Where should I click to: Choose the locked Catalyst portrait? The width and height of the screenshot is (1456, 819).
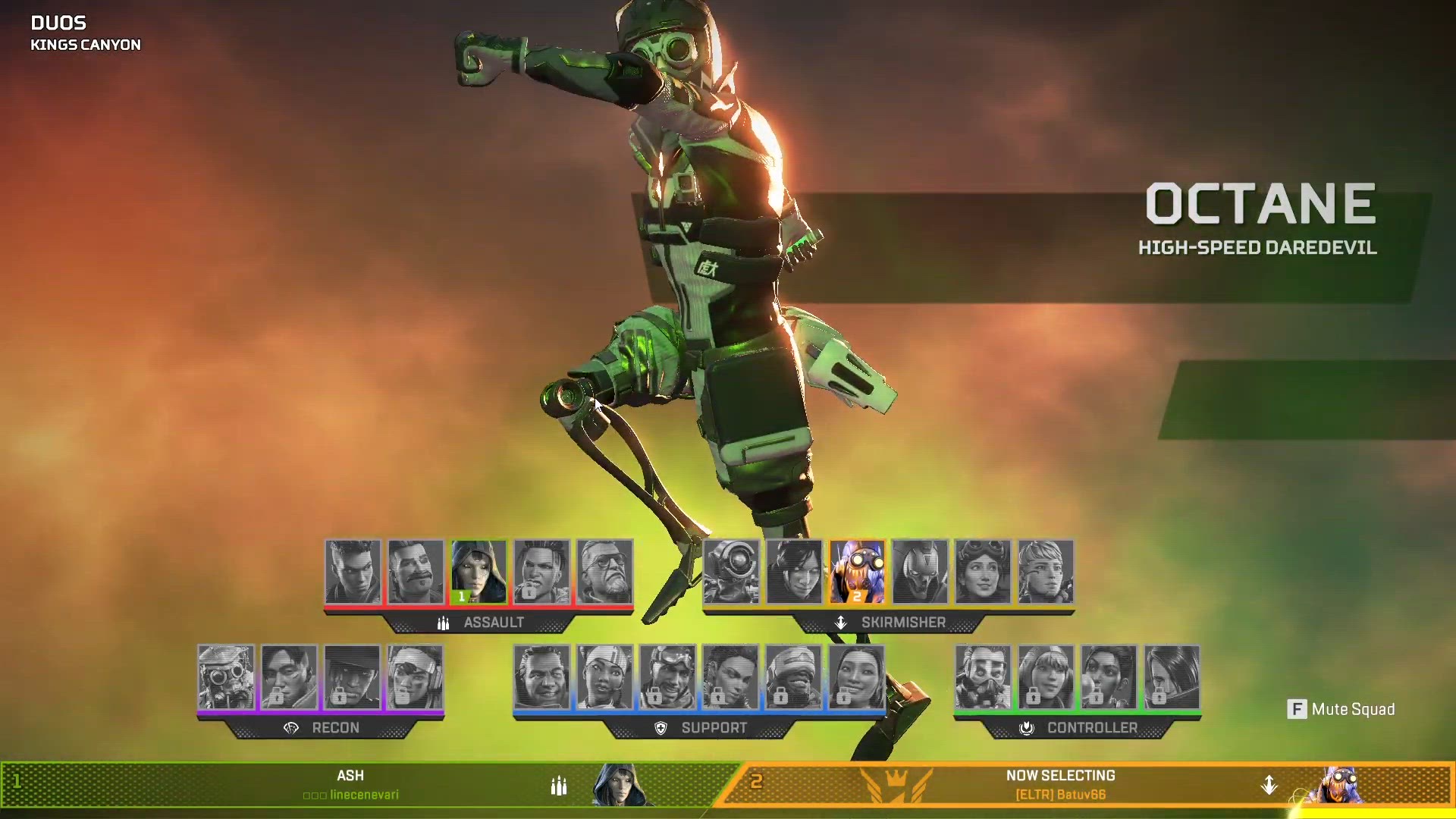click(1172, 677)
